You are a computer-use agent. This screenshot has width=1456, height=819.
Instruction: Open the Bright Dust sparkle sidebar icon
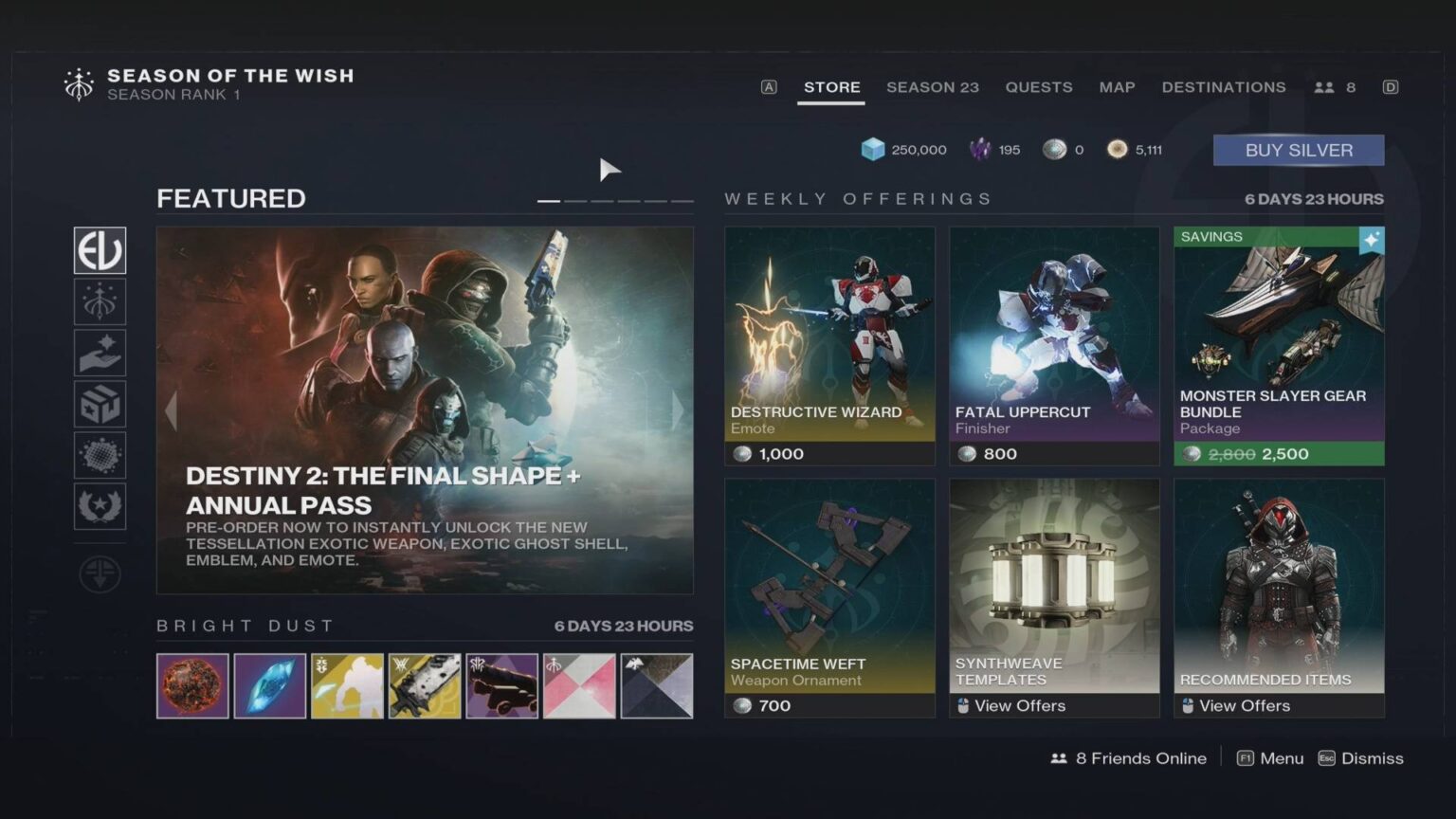[100, 455]
